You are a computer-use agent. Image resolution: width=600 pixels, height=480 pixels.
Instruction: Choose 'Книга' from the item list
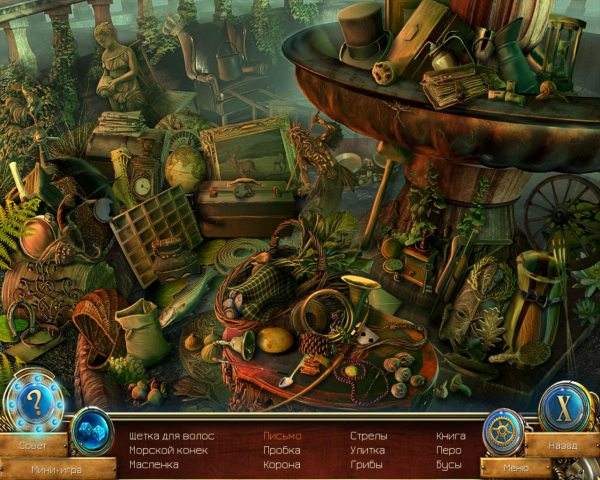tap(451, 436)
